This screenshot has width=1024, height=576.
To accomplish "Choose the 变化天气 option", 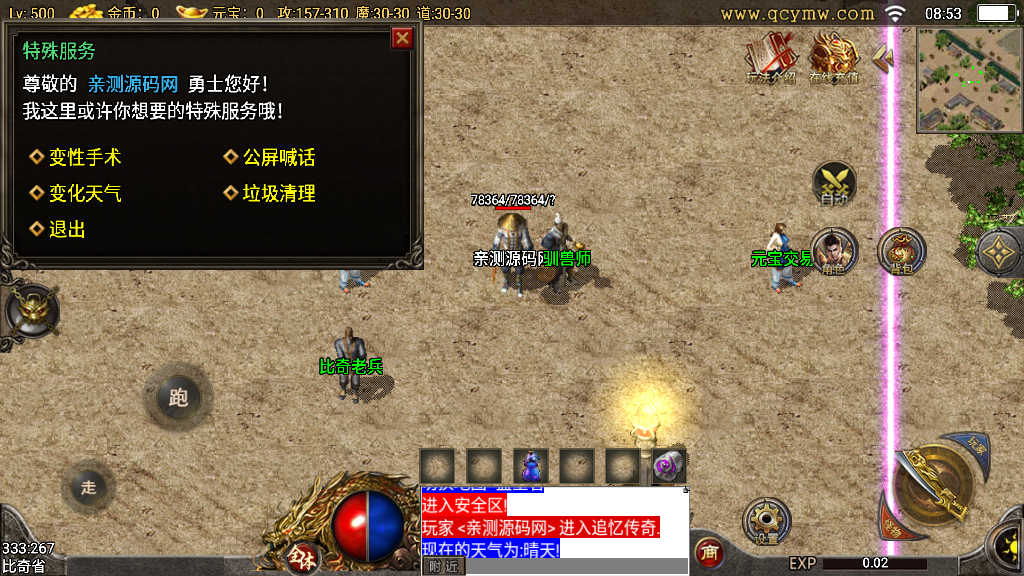I will 84,193.
